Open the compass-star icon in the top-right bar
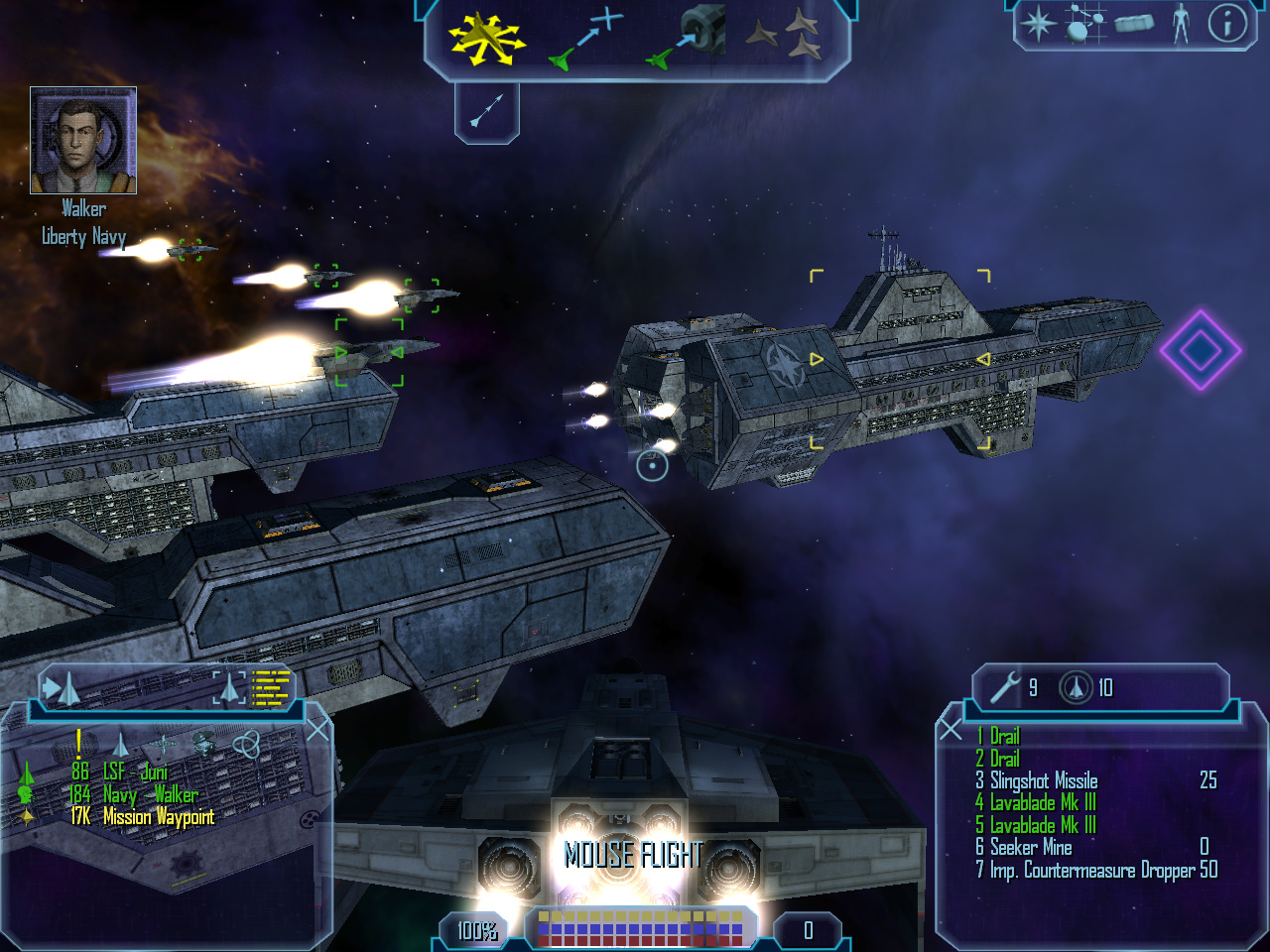The height and width of the screenshot is (952, 1270). click(1039, 24)
